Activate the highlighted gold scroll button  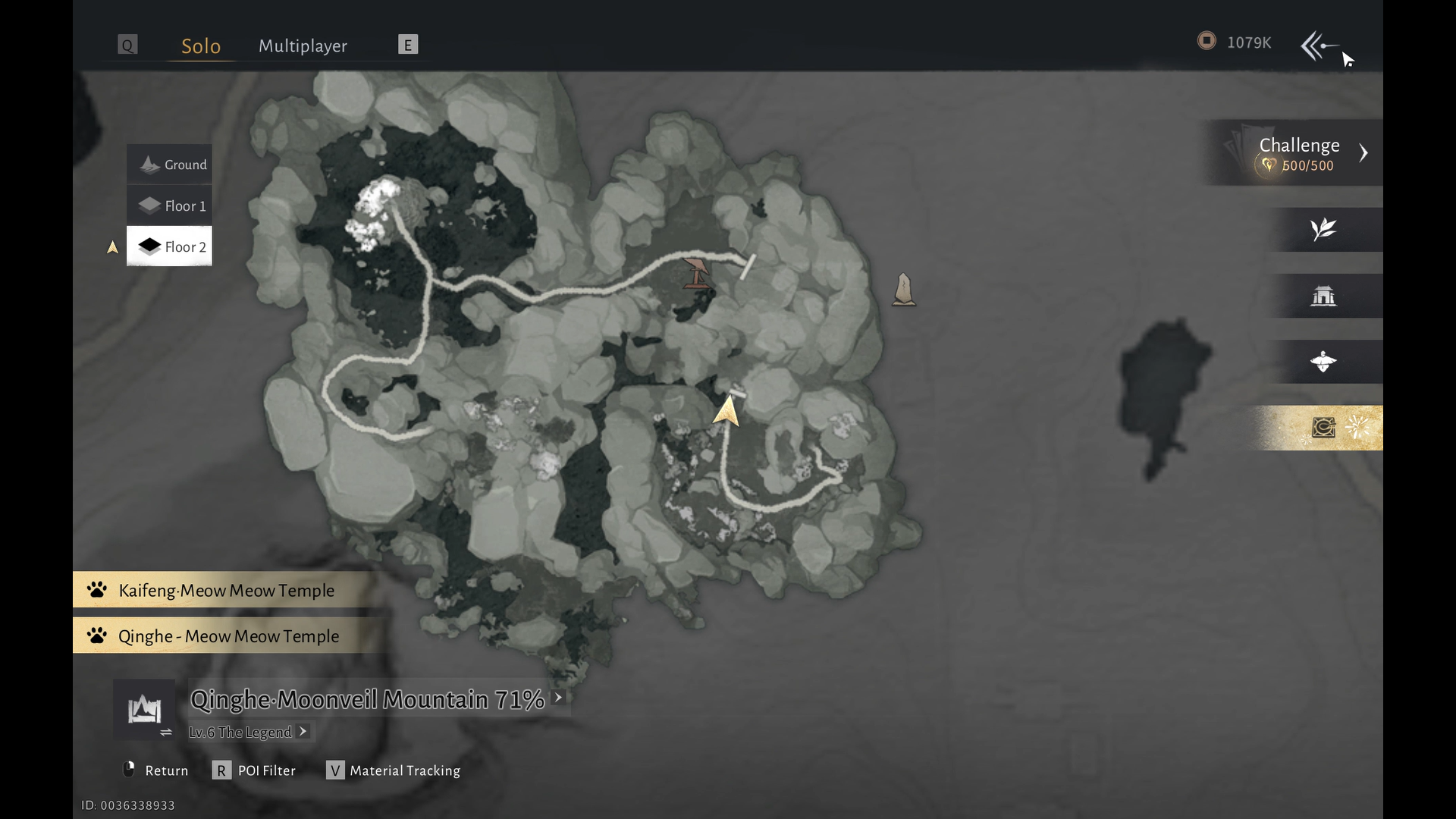[1323, 428]
